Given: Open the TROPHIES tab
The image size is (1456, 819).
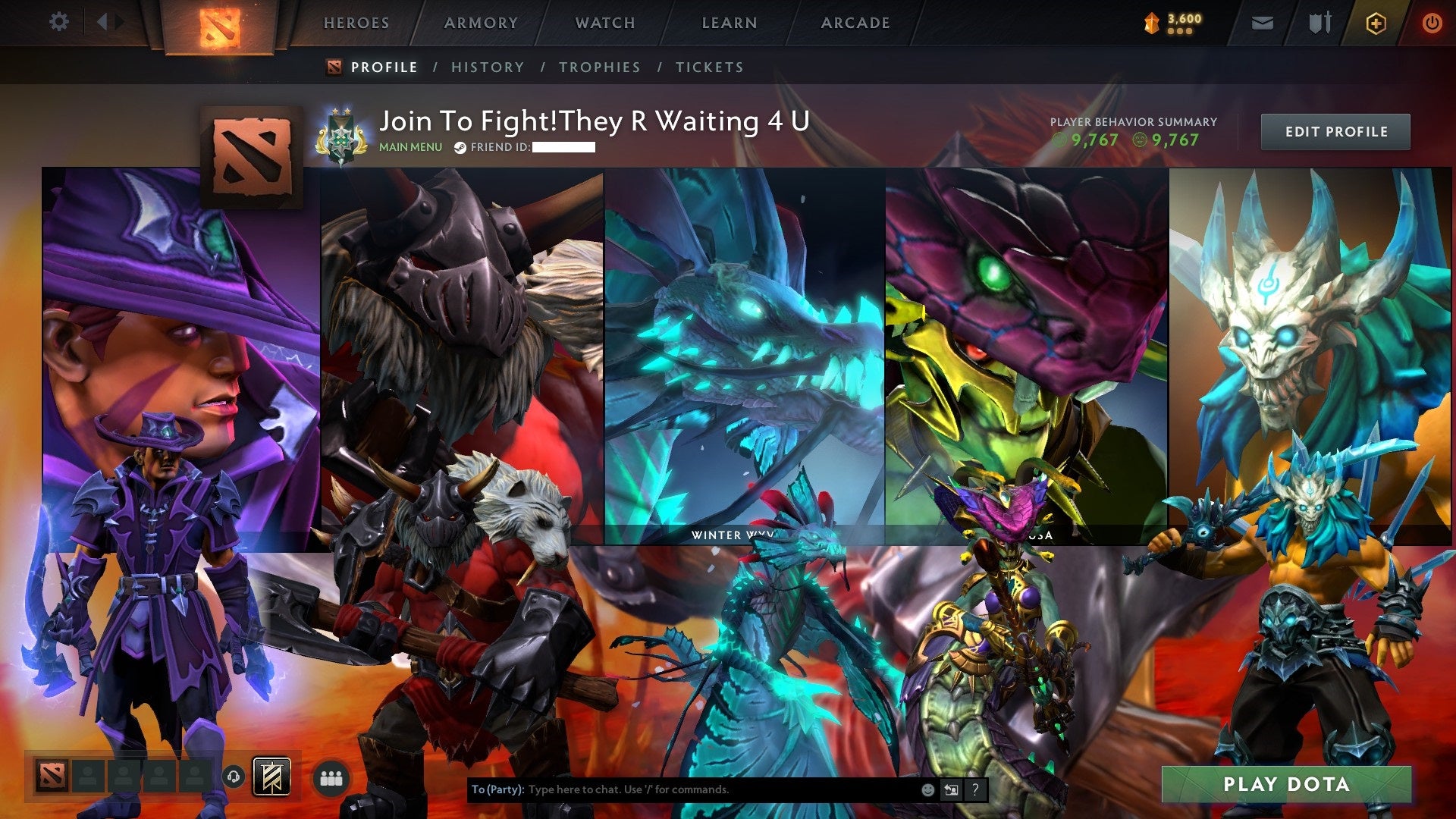Looking at the screenshot, I should (x=599, y=67).
